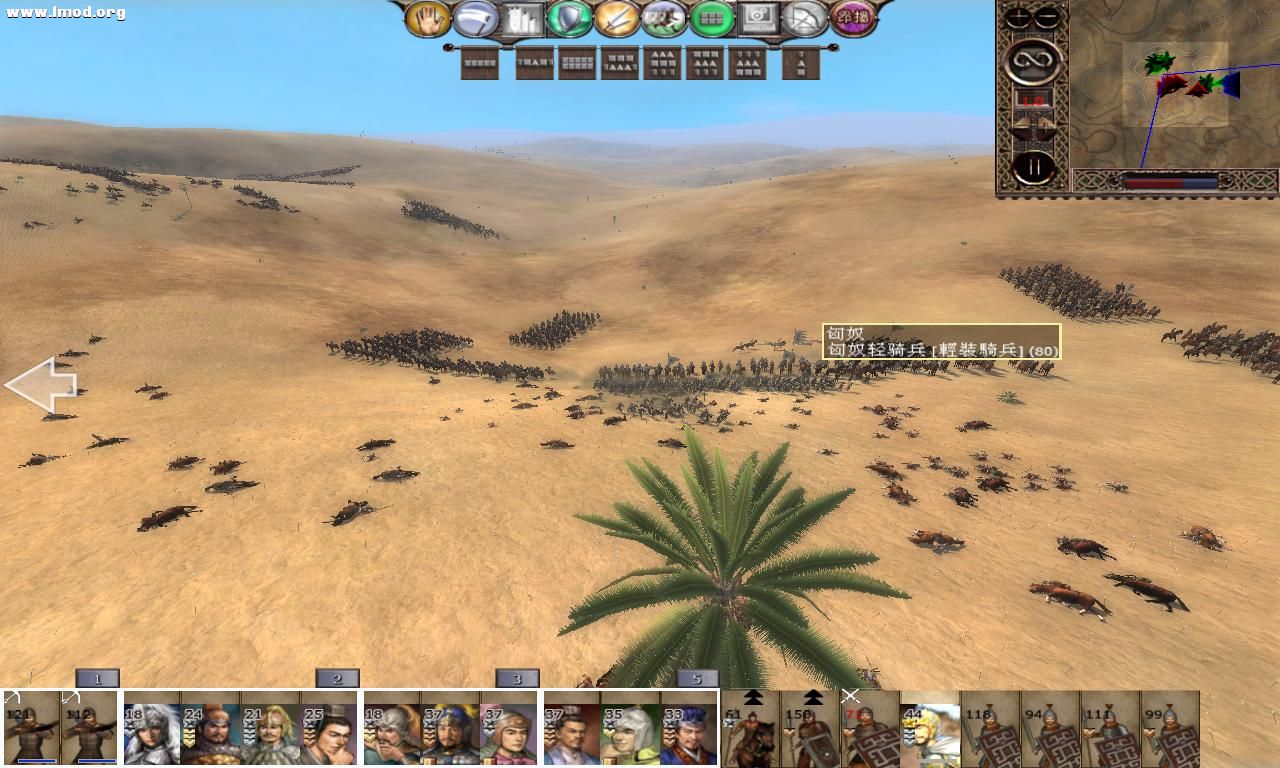Select unit group banner 1

coord(97,677)
